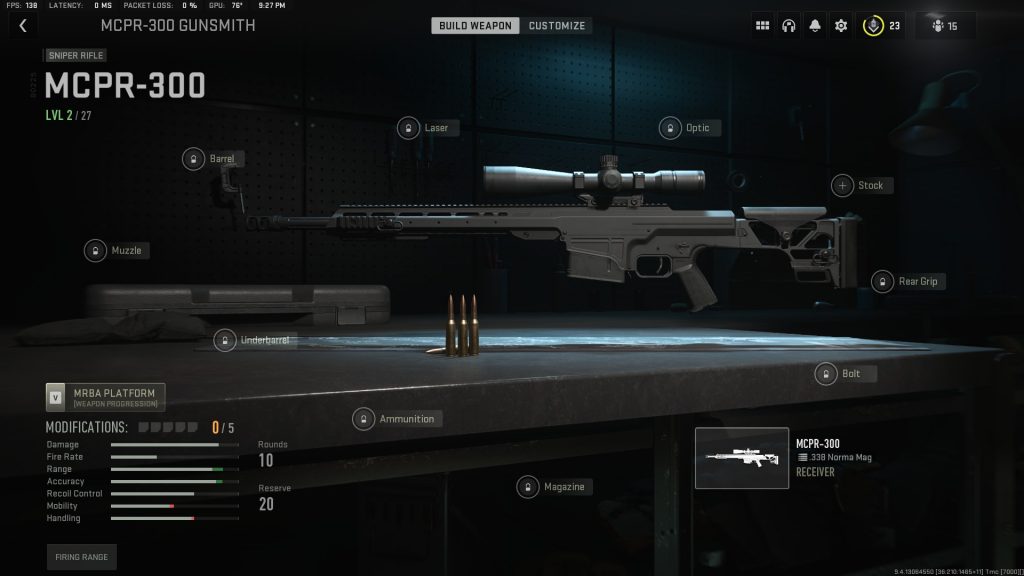Open the headset voice channel icon
The image size is (1024, 576).
[x=789, y=25]
